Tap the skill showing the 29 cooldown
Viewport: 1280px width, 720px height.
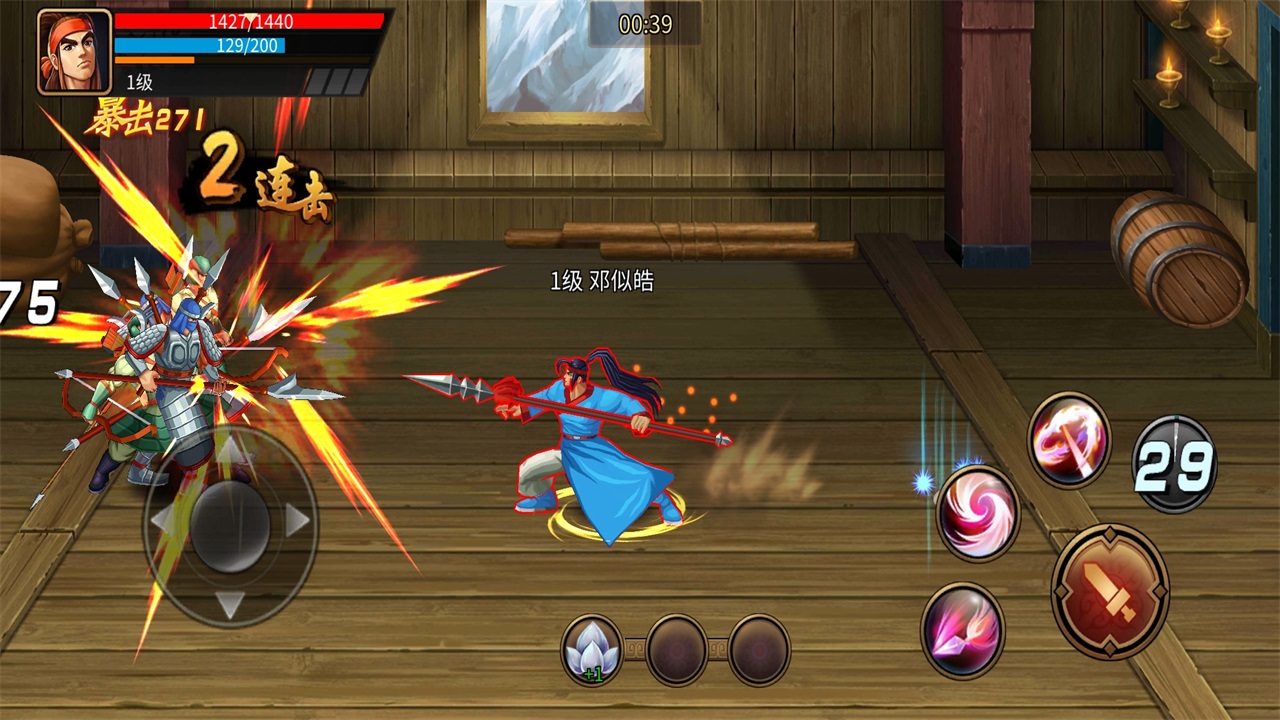pyautogui.click(x=1174, y=464)
